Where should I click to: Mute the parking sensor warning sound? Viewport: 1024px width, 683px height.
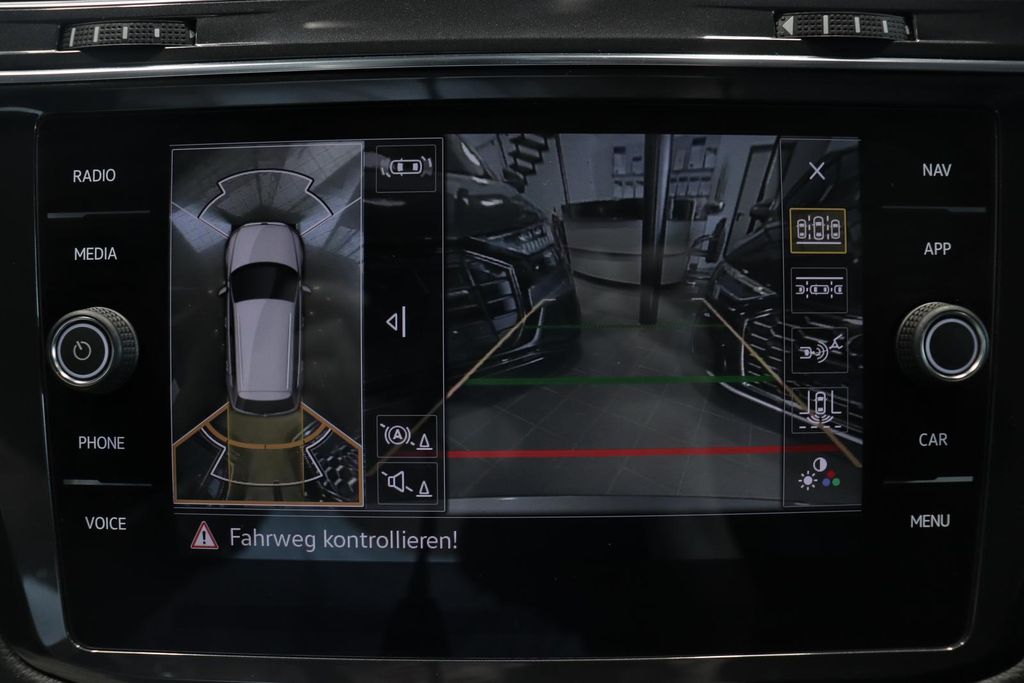click(406, 484)
